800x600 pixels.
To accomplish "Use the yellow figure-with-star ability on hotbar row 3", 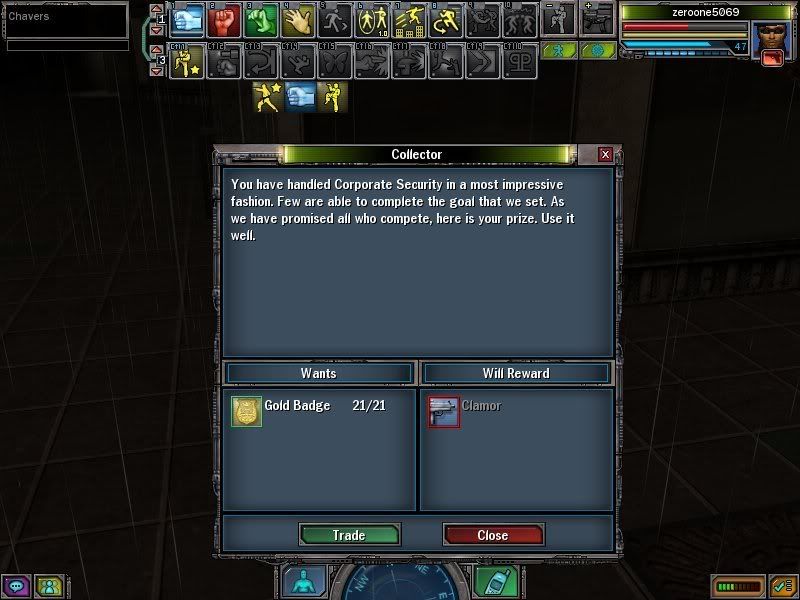I will point(188,62).
